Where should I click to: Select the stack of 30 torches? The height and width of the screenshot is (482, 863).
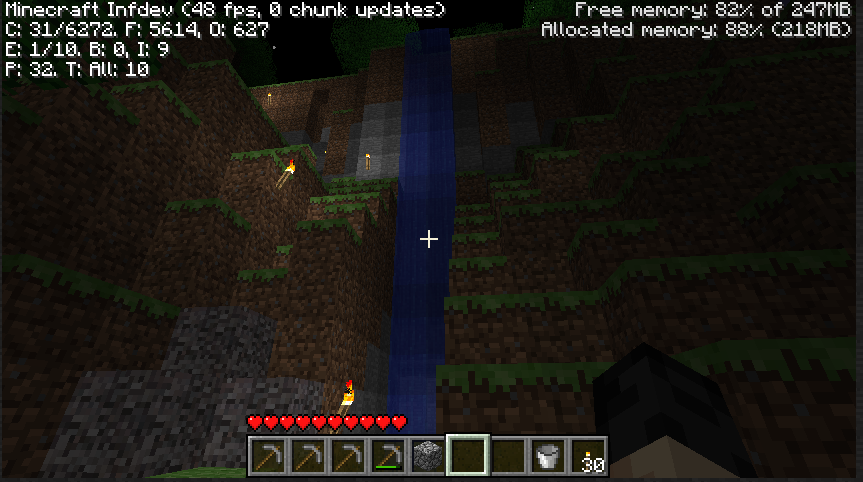[x=588, y=456]
